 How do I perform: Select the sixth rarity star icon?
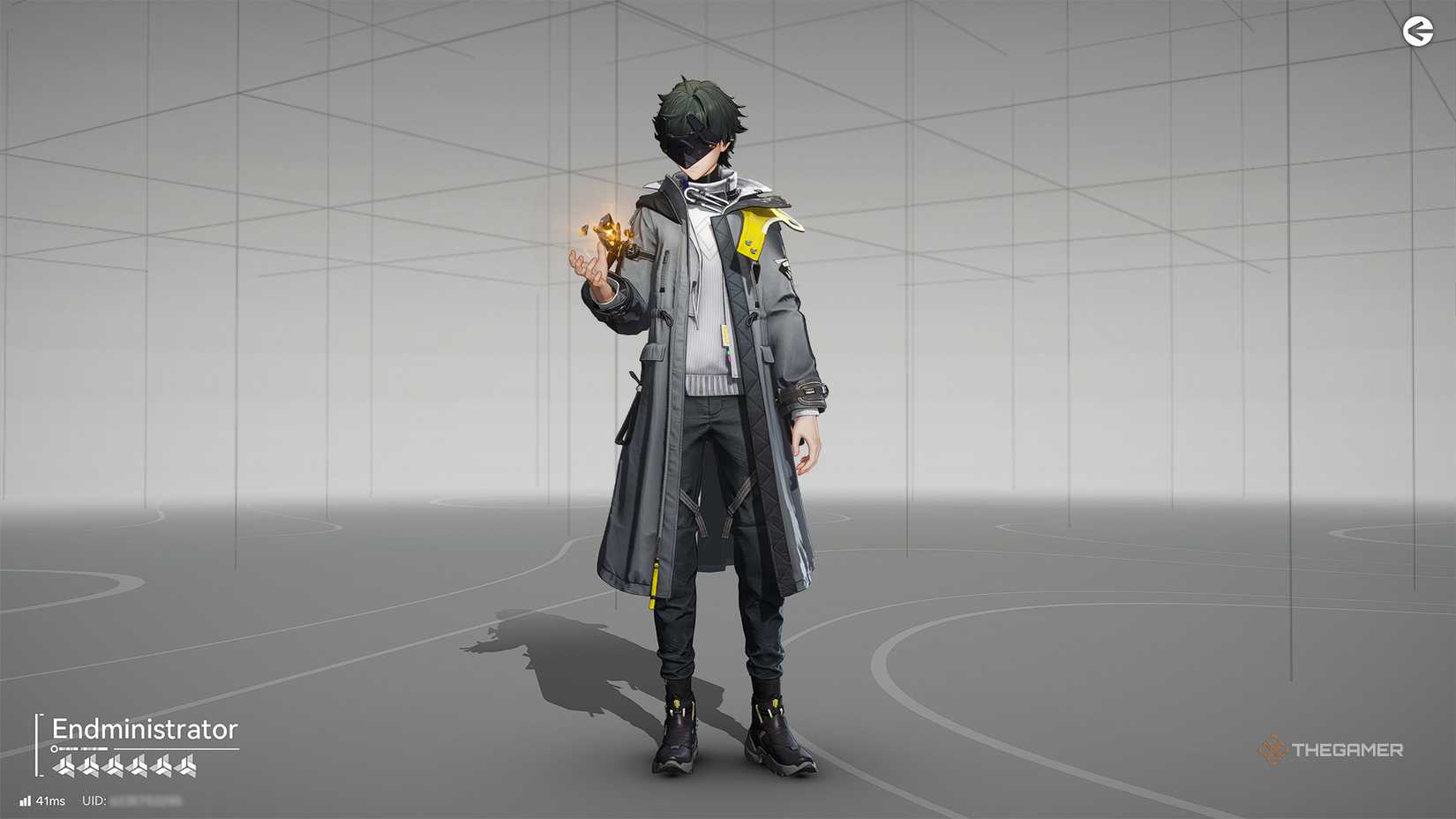coord(184,766)
